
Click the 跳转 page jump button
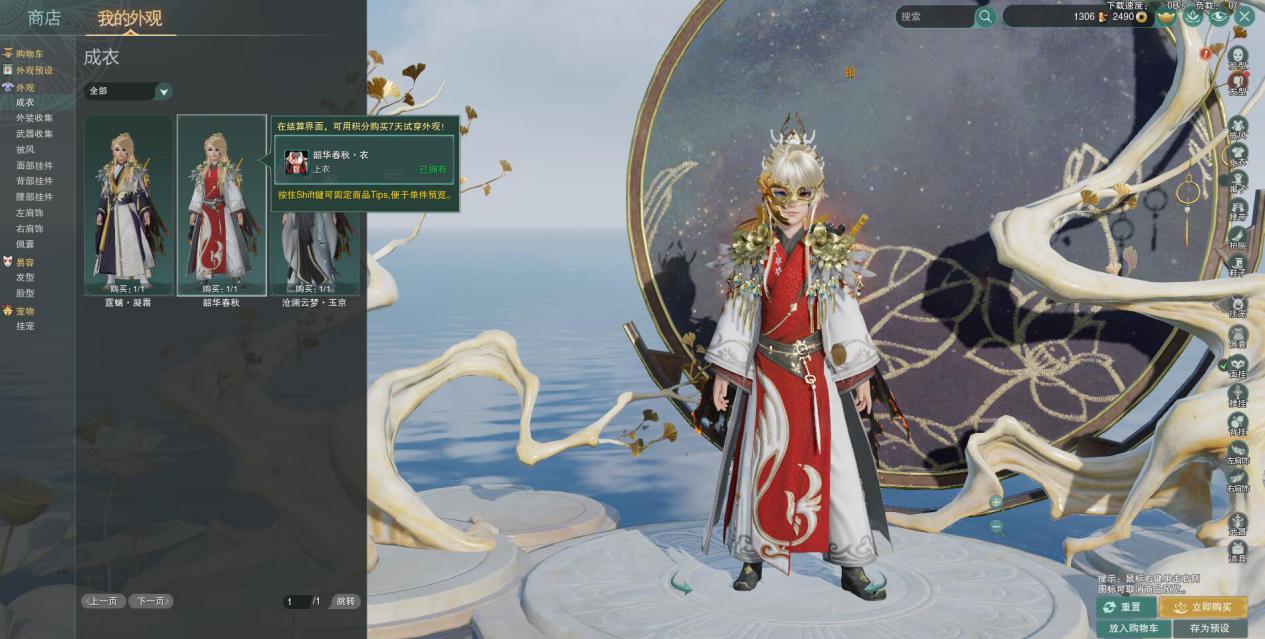pos(345,601)
